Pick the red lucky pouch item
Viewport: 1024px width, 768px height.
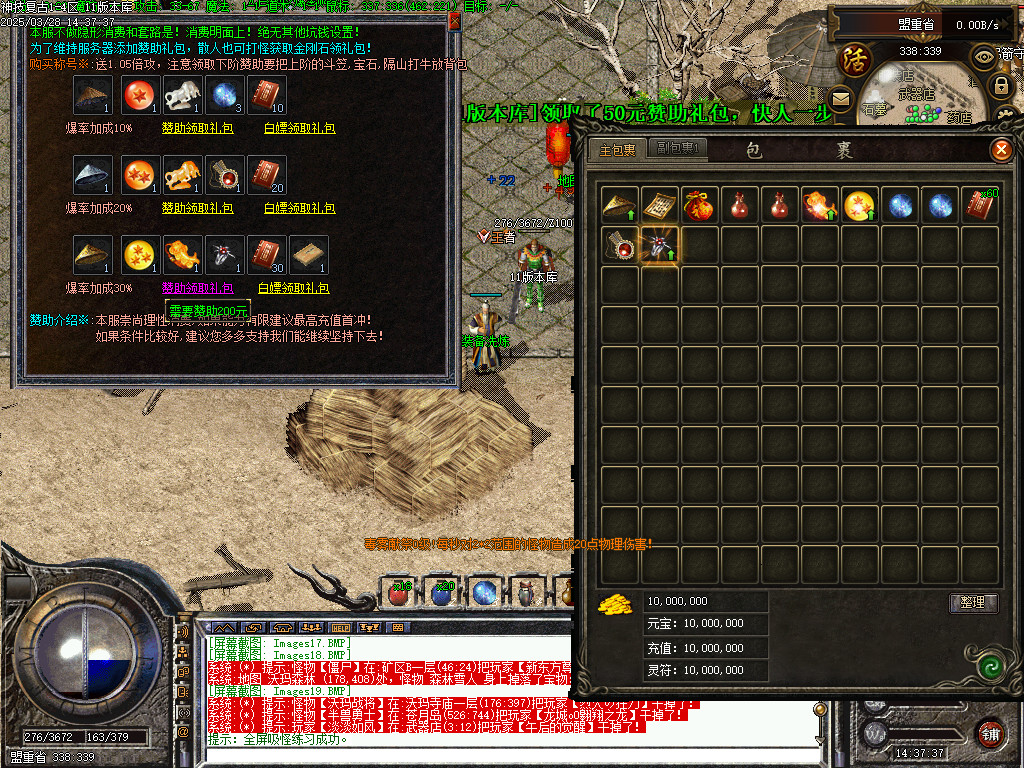[x=699, y=205]
